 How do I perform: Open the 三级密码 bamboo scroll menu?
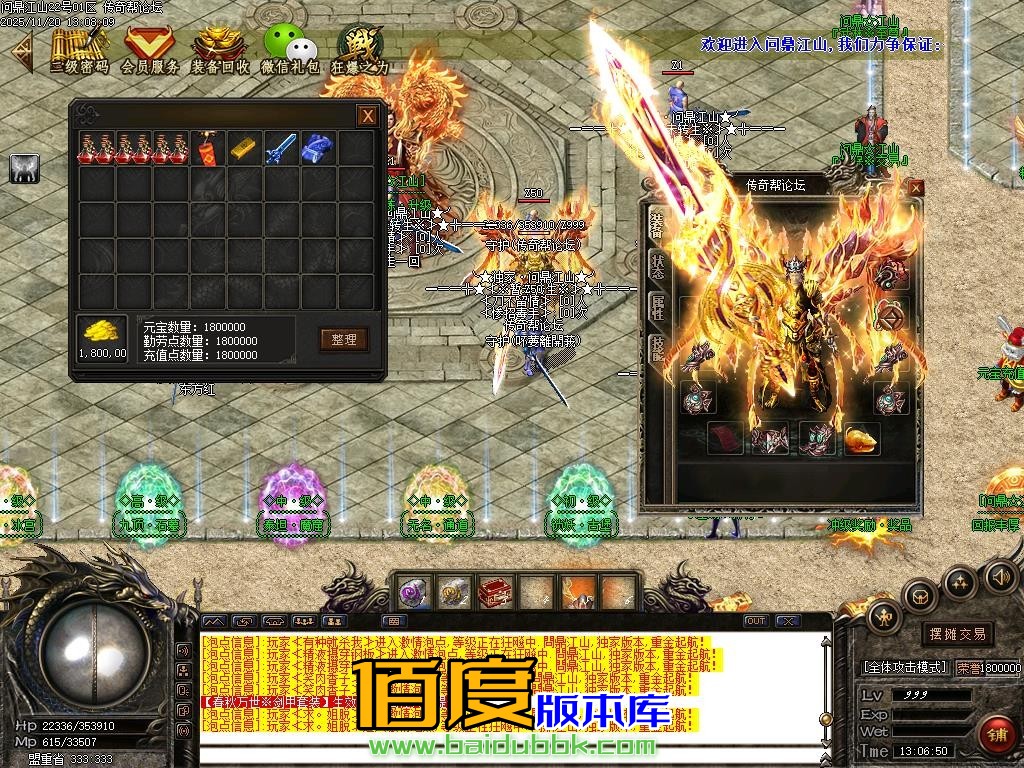pos(79,46)
